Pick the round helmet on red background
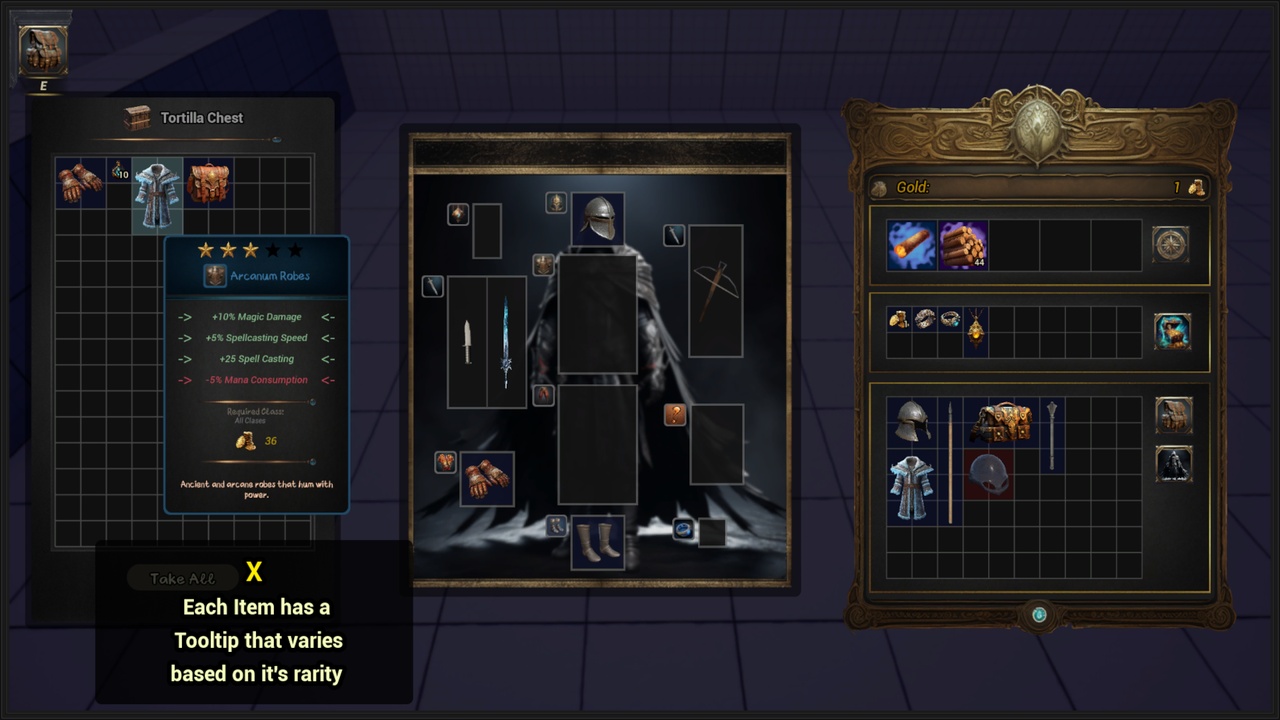This screenshot has height=720, width=1280. tap(989, 474)
